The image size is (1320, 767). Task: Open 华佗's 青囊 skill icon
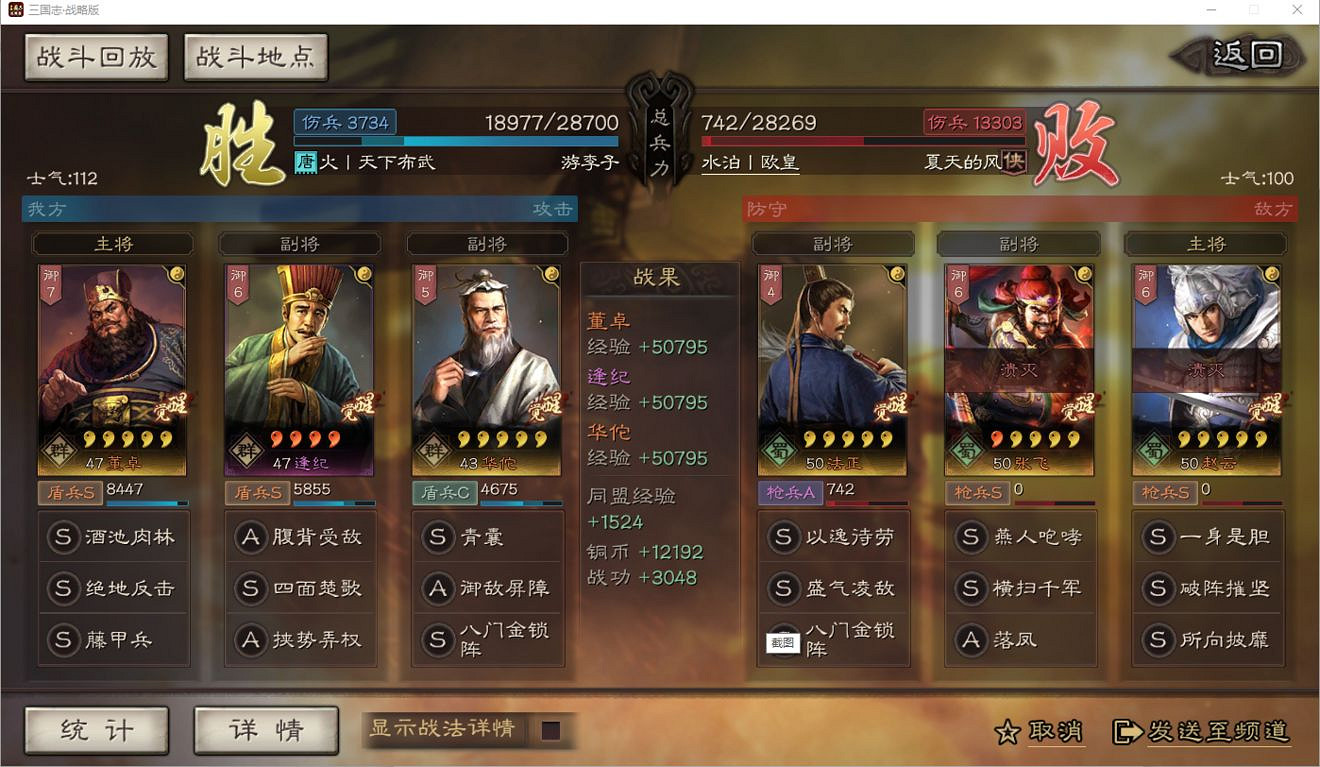(438, 537)
